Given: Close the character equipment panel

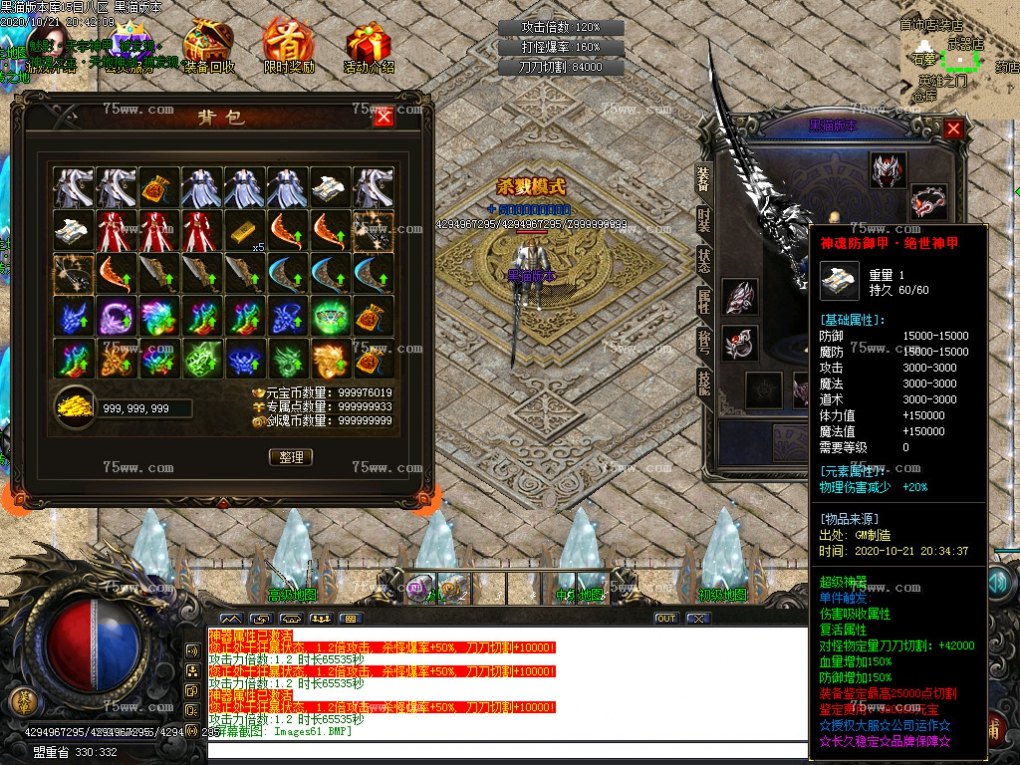Looking at the screenshot, I should [x=953, y=129].
